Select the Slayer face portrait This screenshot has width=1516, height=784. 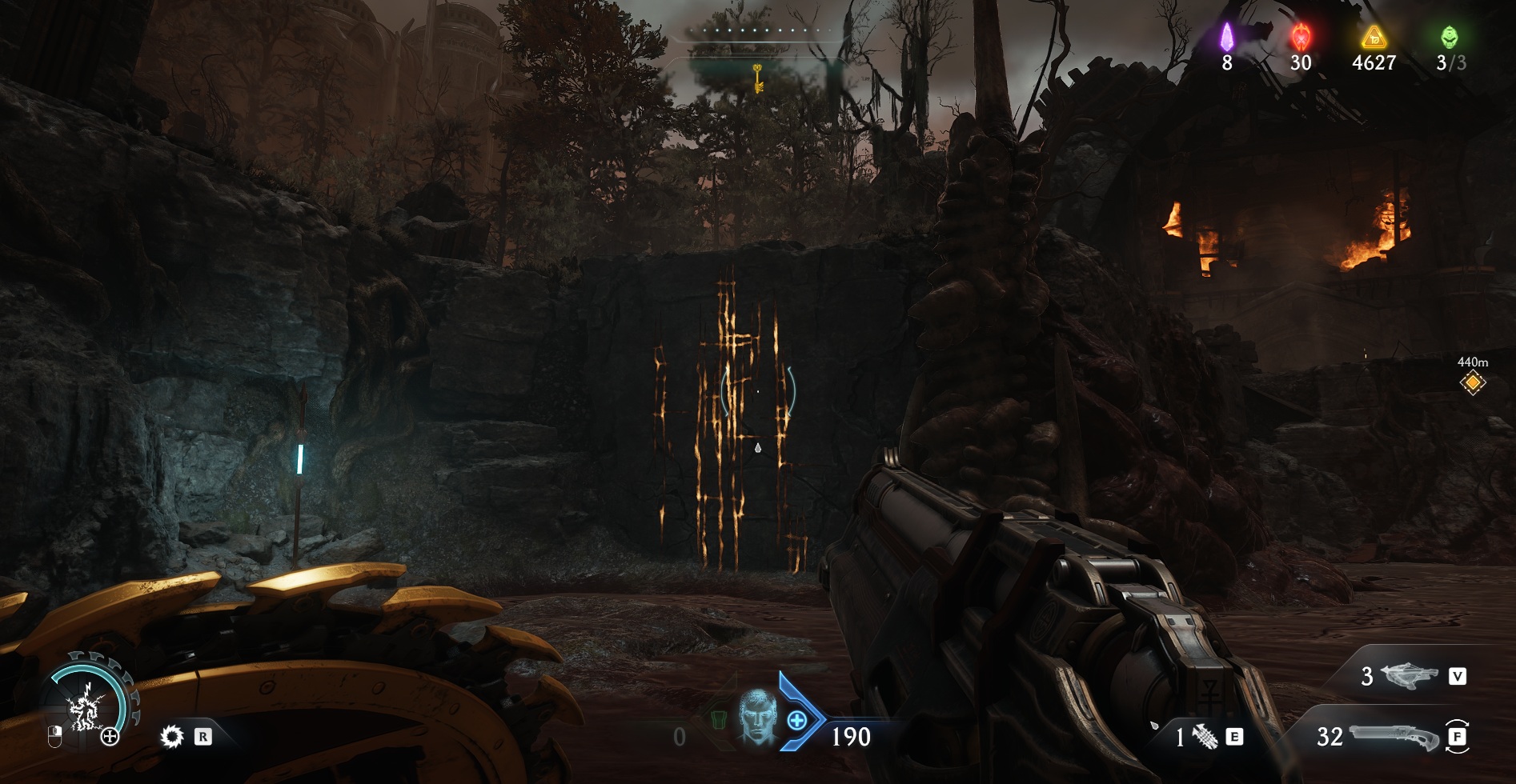click(x=756, y=718)
